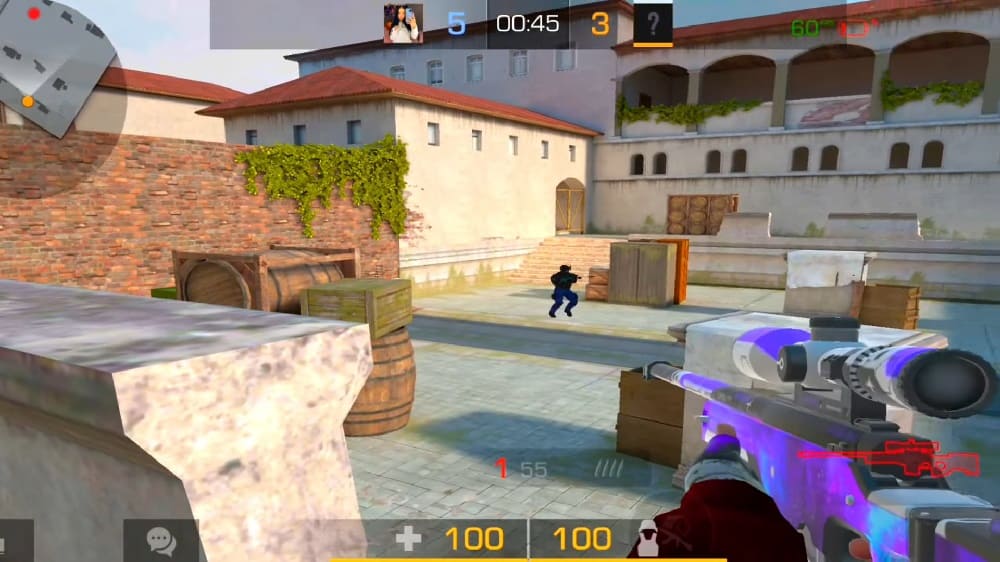The image size is (1000, 562).
Task: Tap the red sniper rifle weapon icon
Action: coord(888,459)
